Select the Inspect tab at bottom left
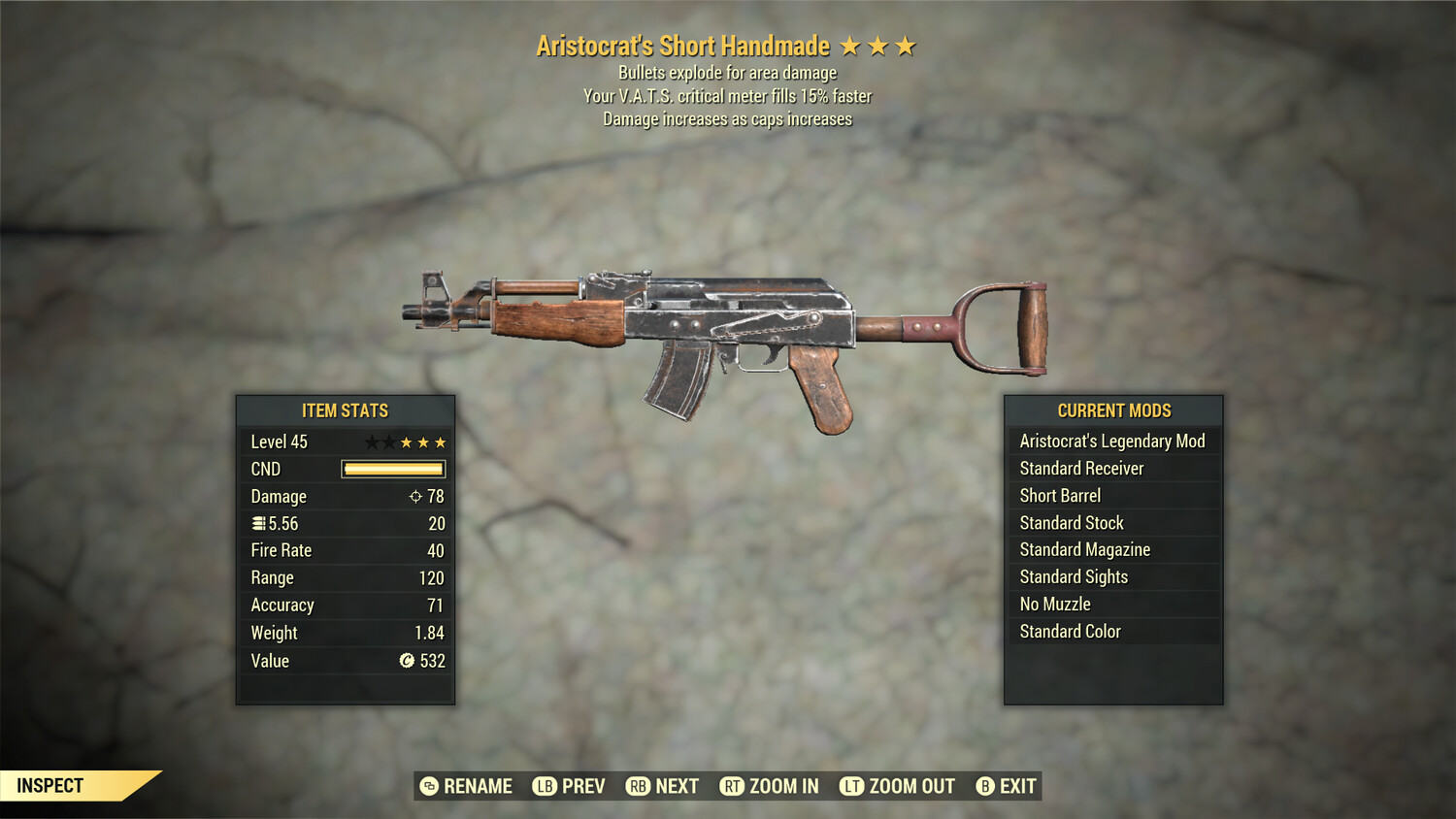Image resolution: width=1456 pixels, height=819 pixels. pyautogui.click(x=50, y=785)
